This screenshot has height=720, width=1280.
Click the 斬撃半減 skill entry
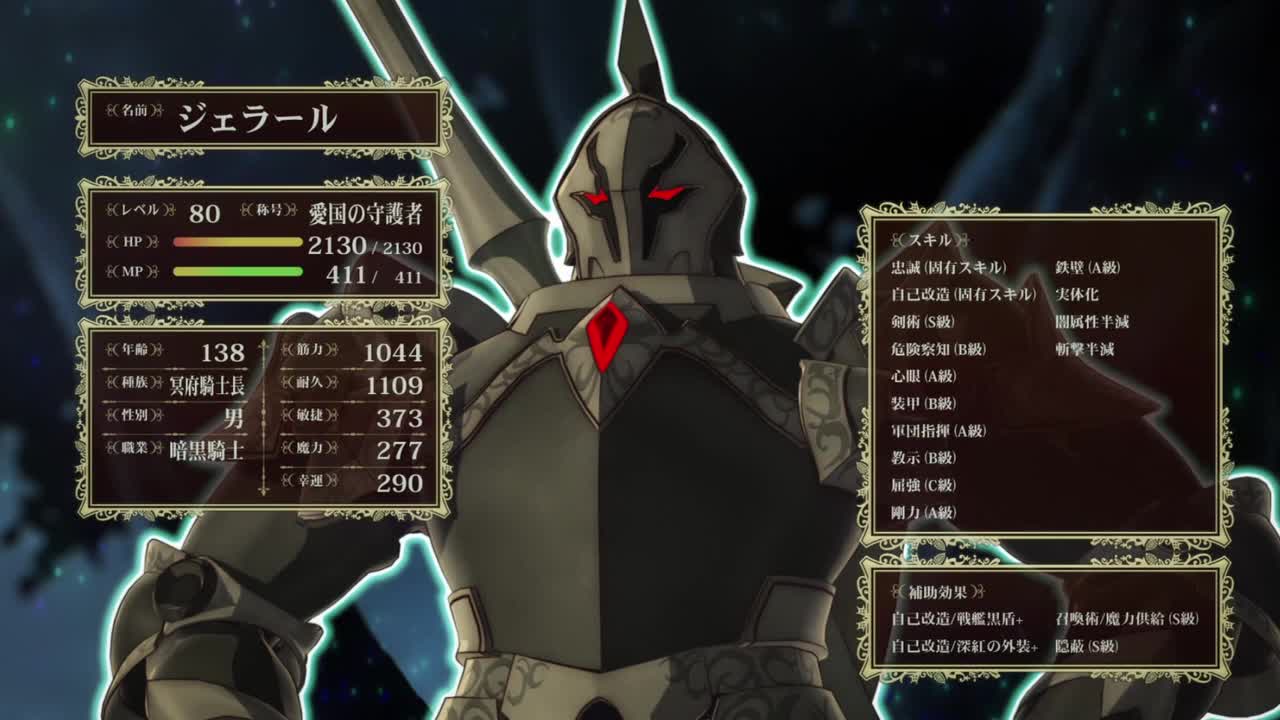pyautogui.click(x=1084, y=349)
